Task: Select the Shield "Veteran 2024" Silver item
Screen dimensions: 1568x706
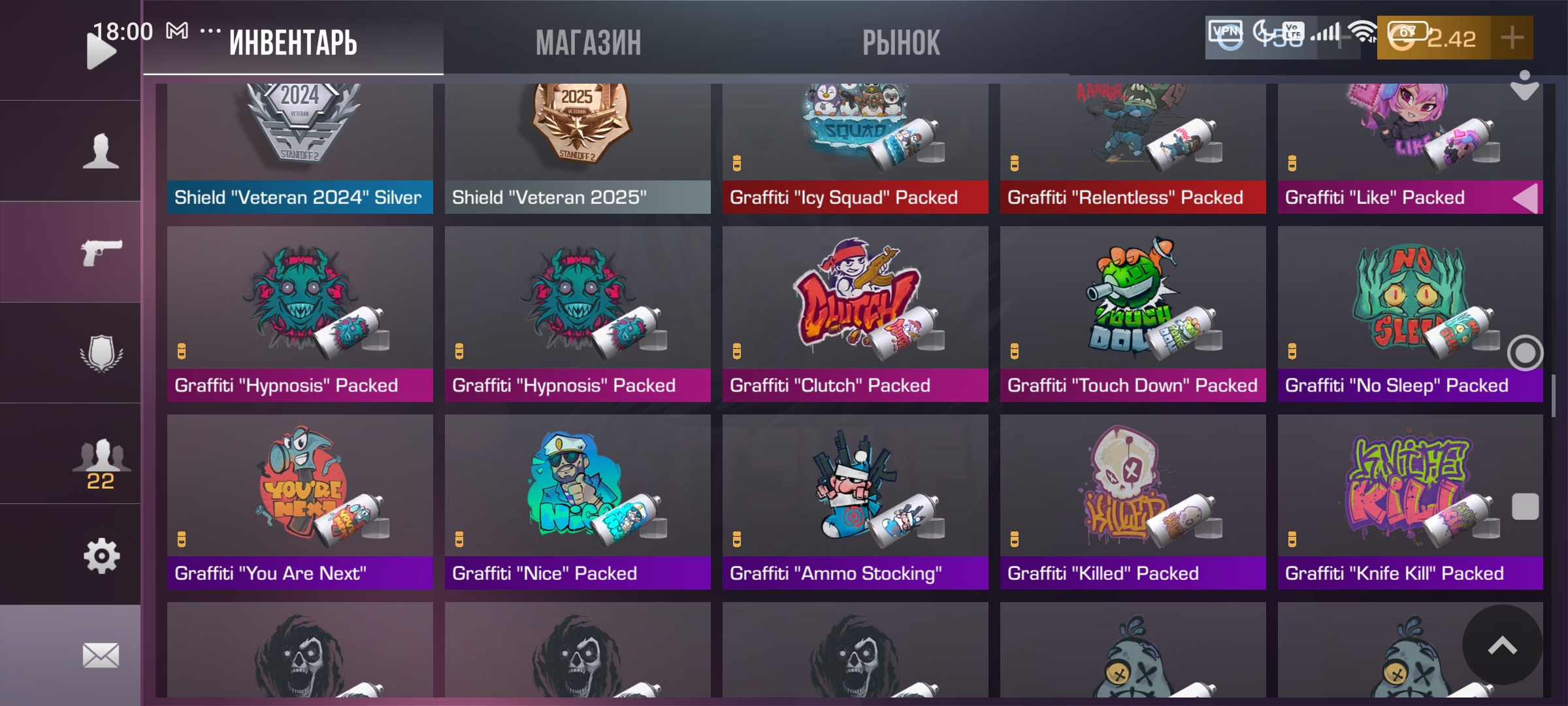Action: click(300, 147)
